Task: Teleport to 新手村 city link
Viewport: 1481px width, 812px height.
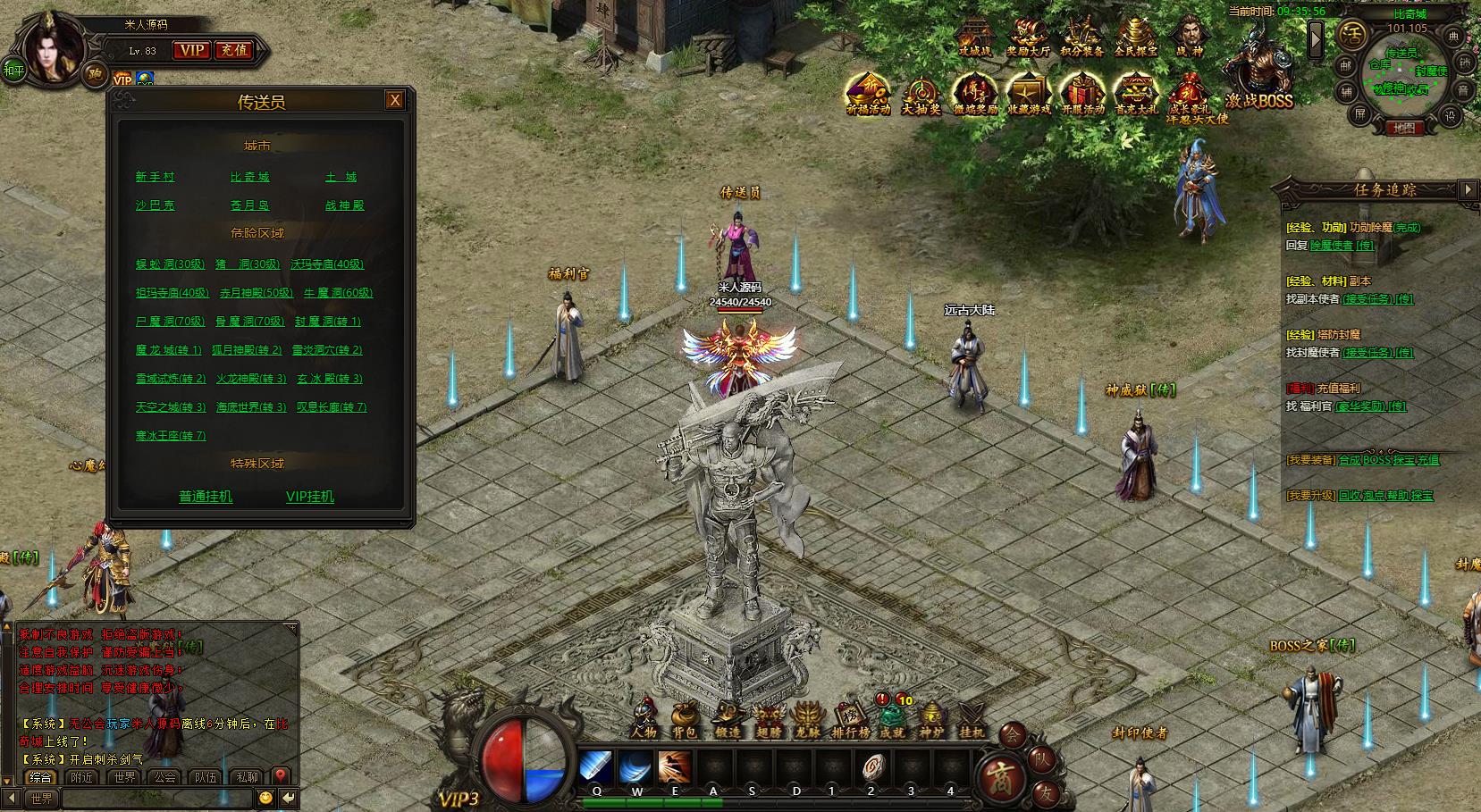Action: [x=156, y=177]
